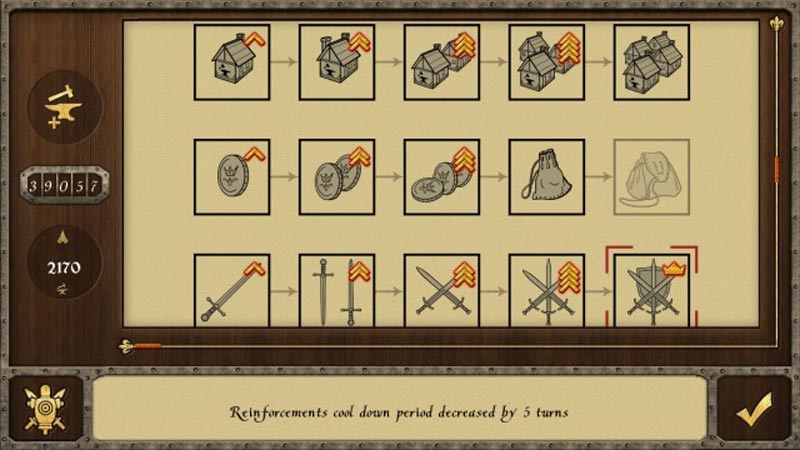Select the tied money pouch upgrade
This screenshot has height=450, width=800.
click(x=547, y=177)
